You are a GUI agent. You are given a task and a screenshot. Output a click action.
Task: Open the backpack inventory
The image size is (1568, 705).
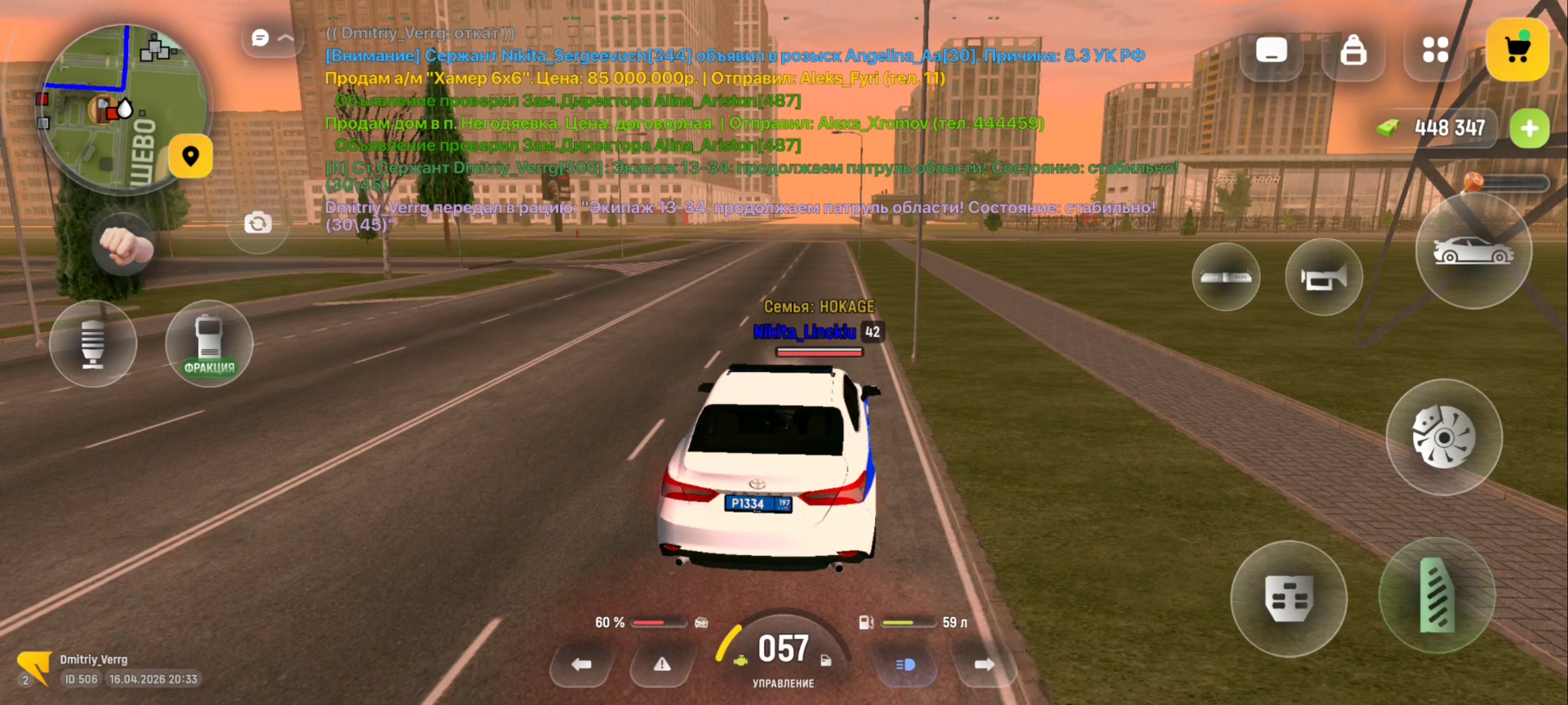pyautogui.click(x=1352, y=50)
